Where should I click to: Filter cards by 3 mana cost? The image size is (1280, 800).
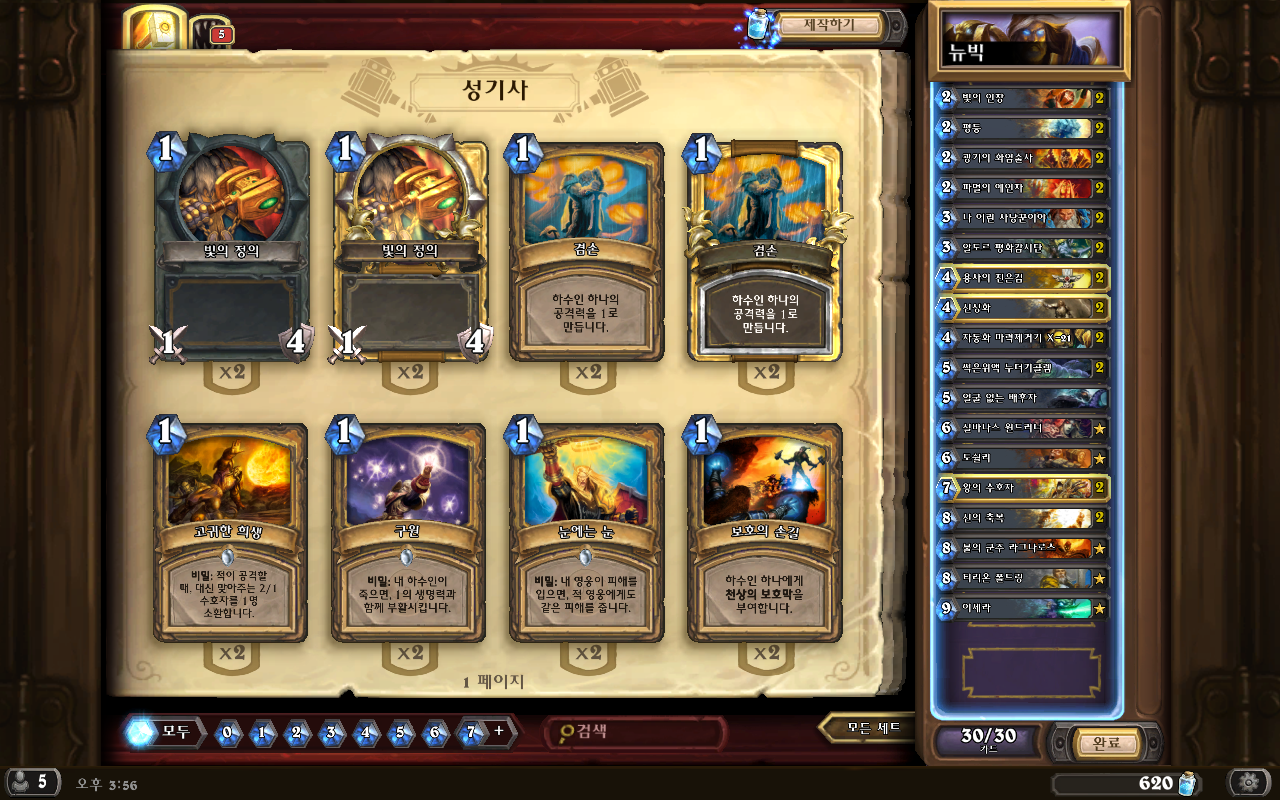[330, 733]
